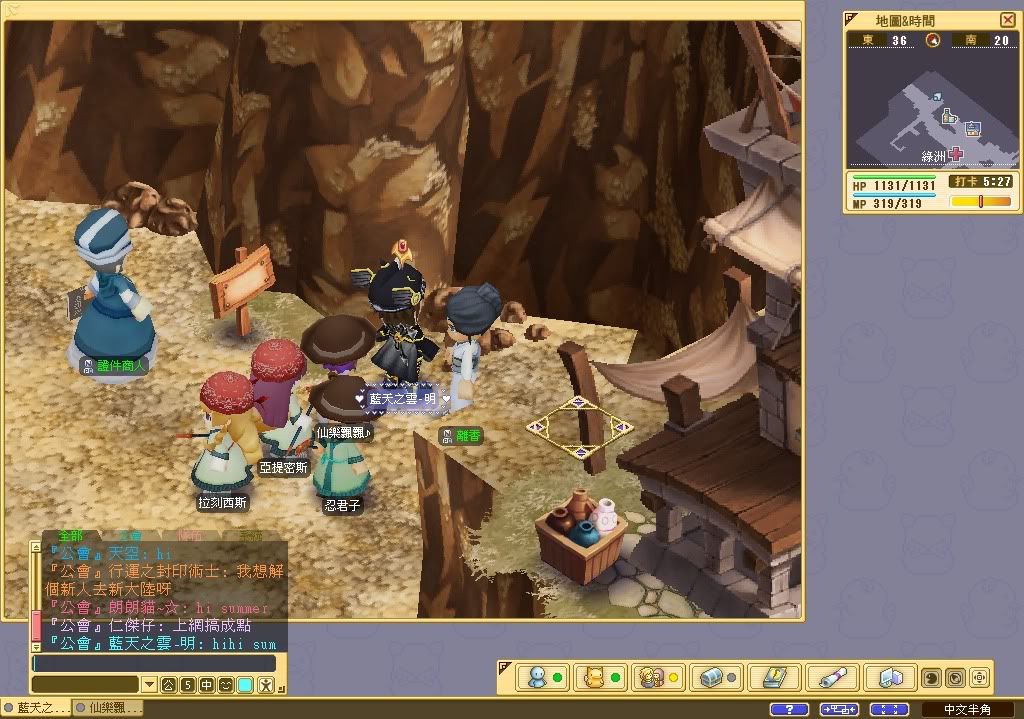
Task: Click the blue question mark help button
Action: (x=790, y=709)
